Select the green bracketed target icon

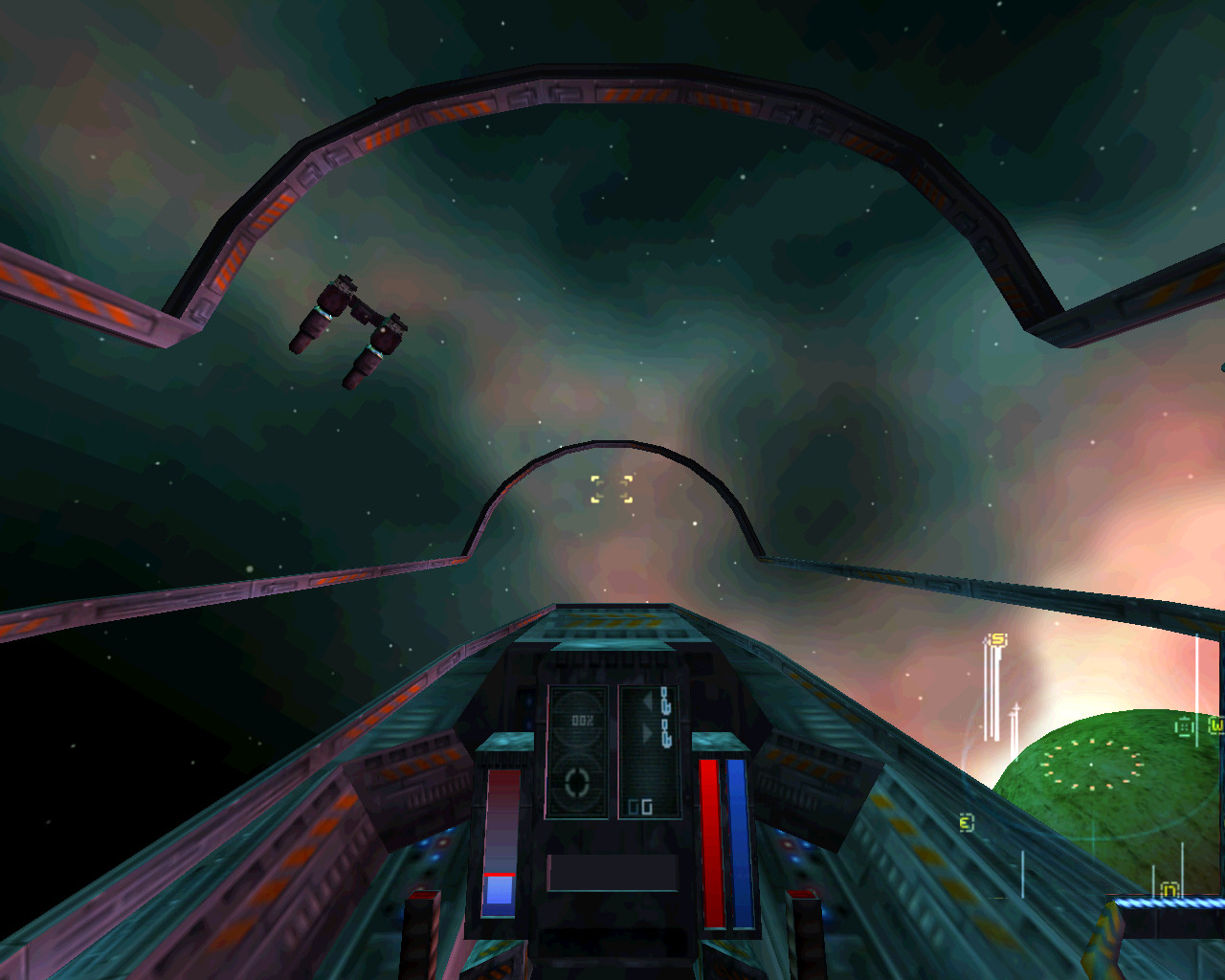point(1185,727)
